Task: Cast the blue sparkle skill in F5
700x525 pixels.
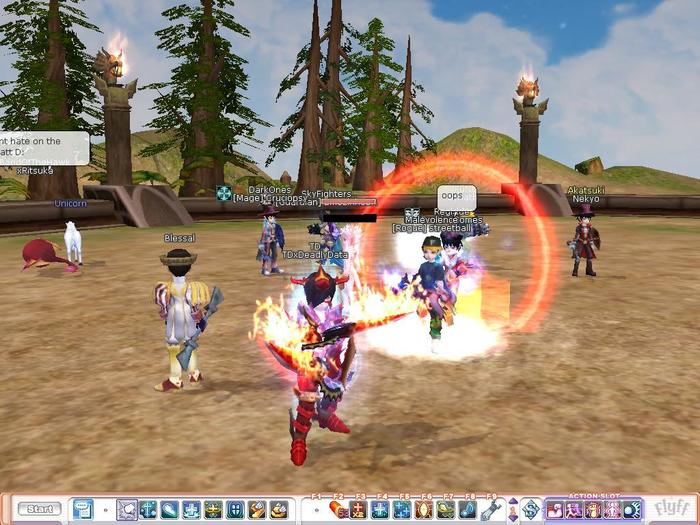Action: coord(403,509)
